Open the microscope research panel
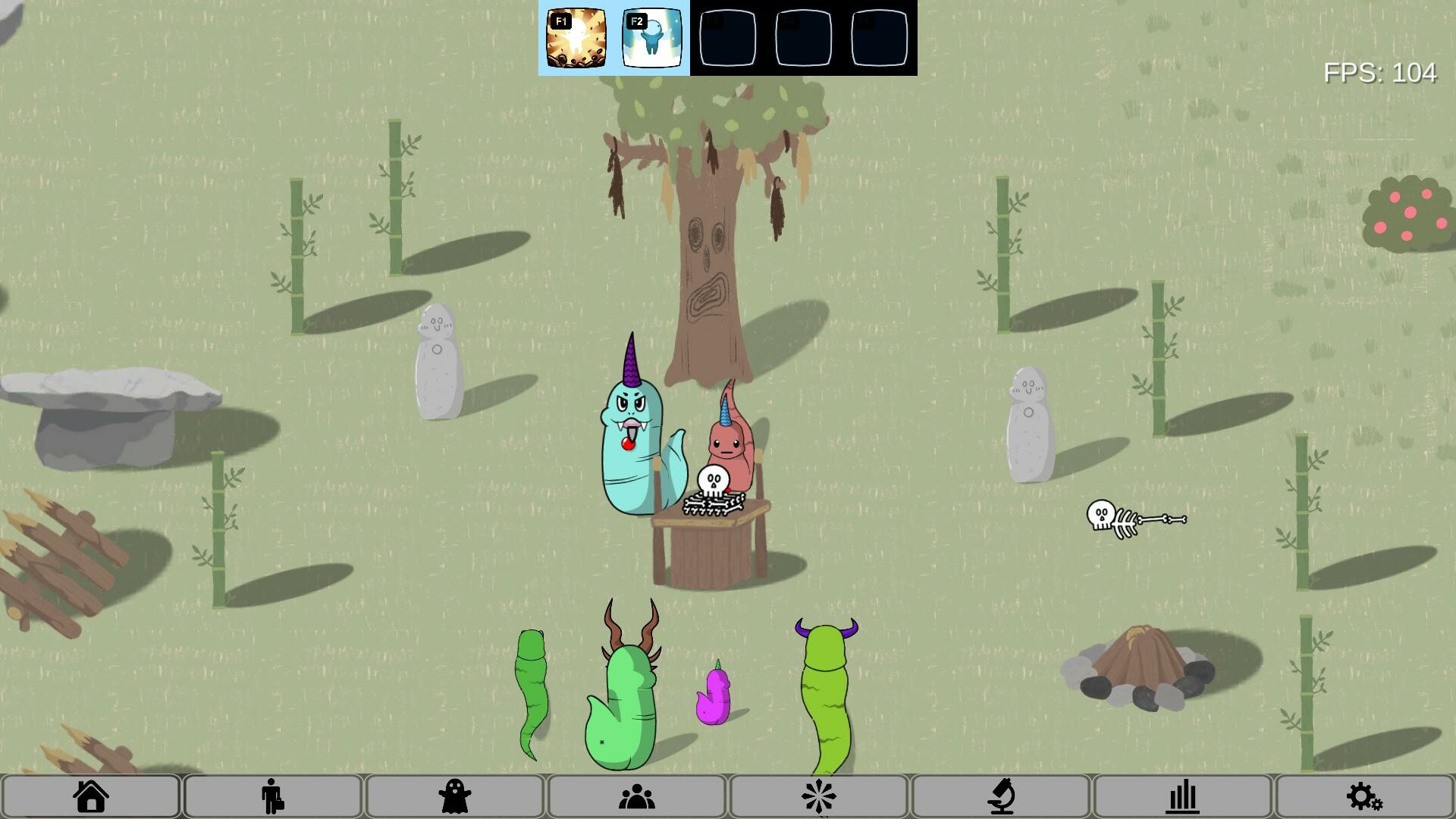The height and width of the screenshot is (819, 1456). click(x=1001, y=796)
